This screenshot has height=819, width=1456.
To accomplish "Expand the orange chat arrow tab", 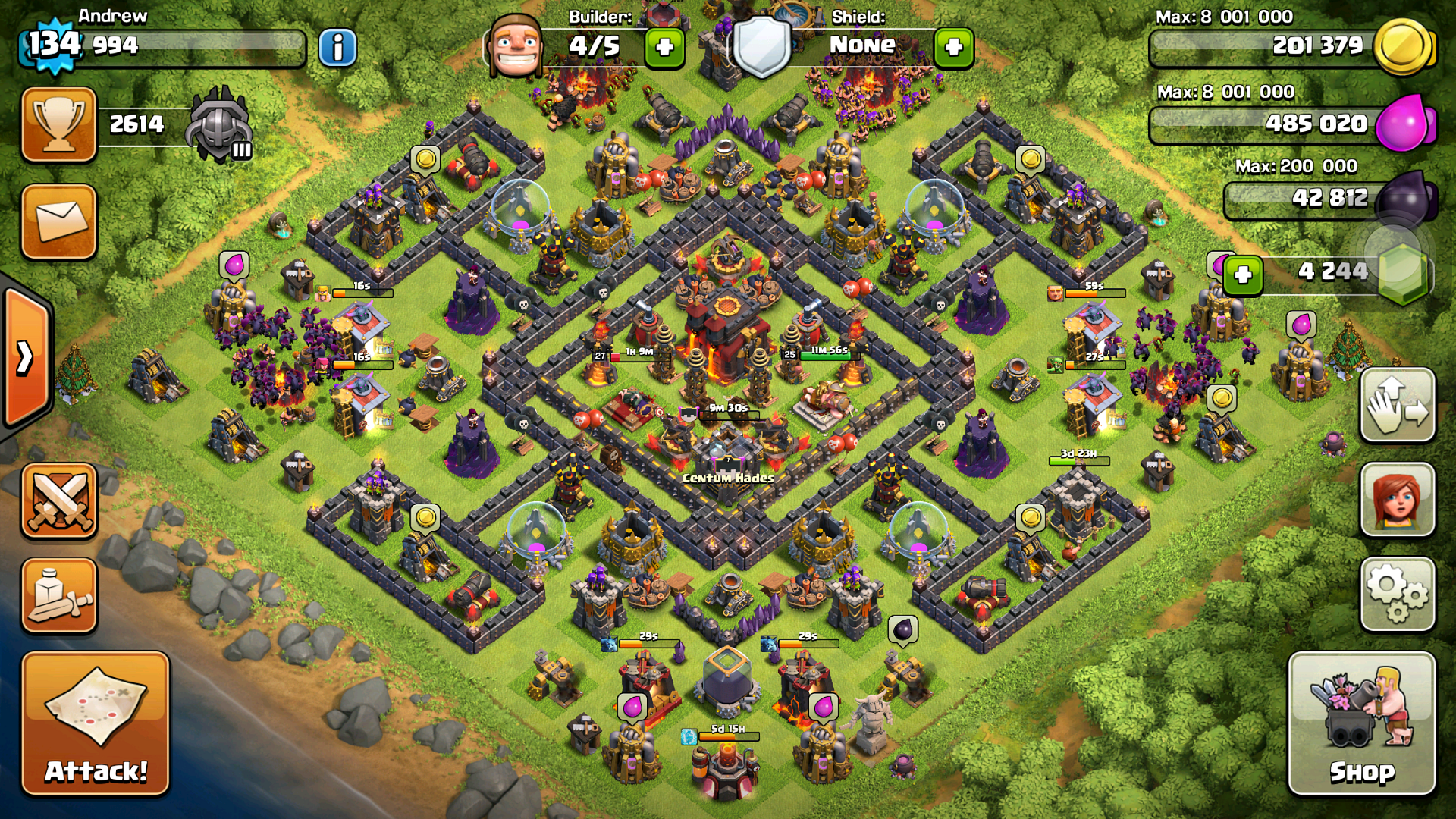I will coord(26,358).
